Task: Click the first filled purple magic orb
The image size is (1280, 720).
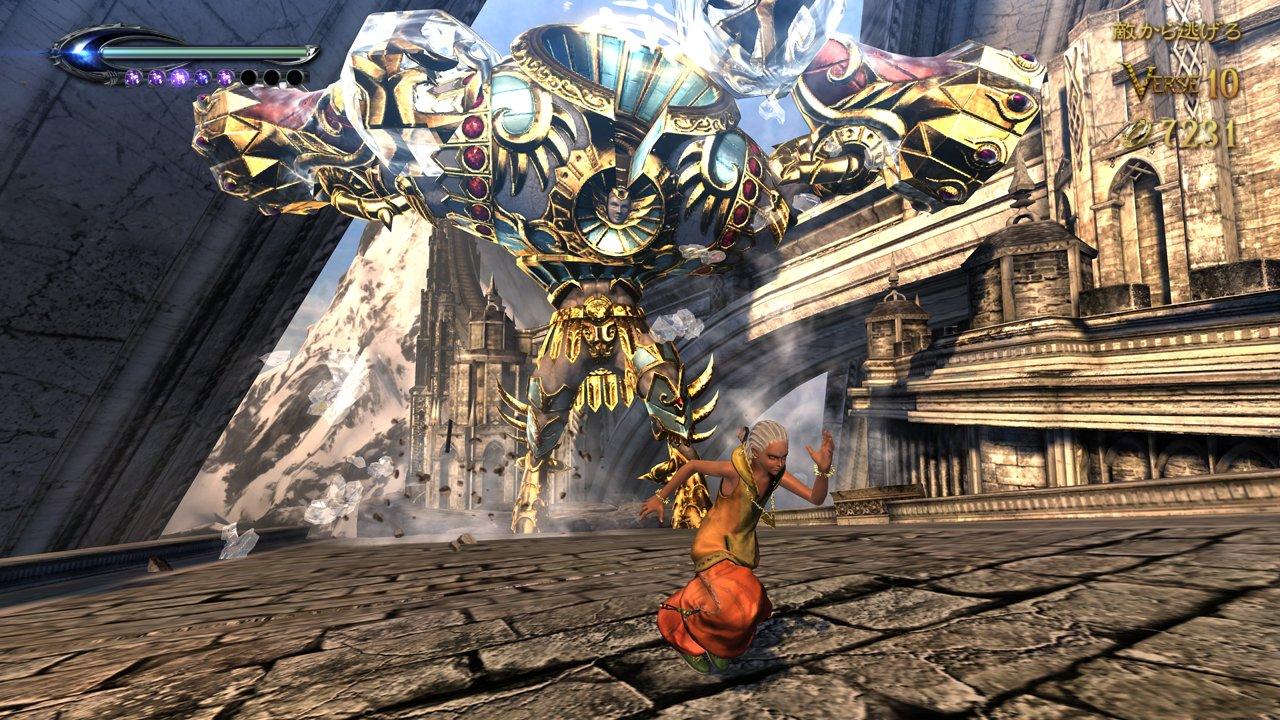Action: pyautogui.click(x=134, y=78)
